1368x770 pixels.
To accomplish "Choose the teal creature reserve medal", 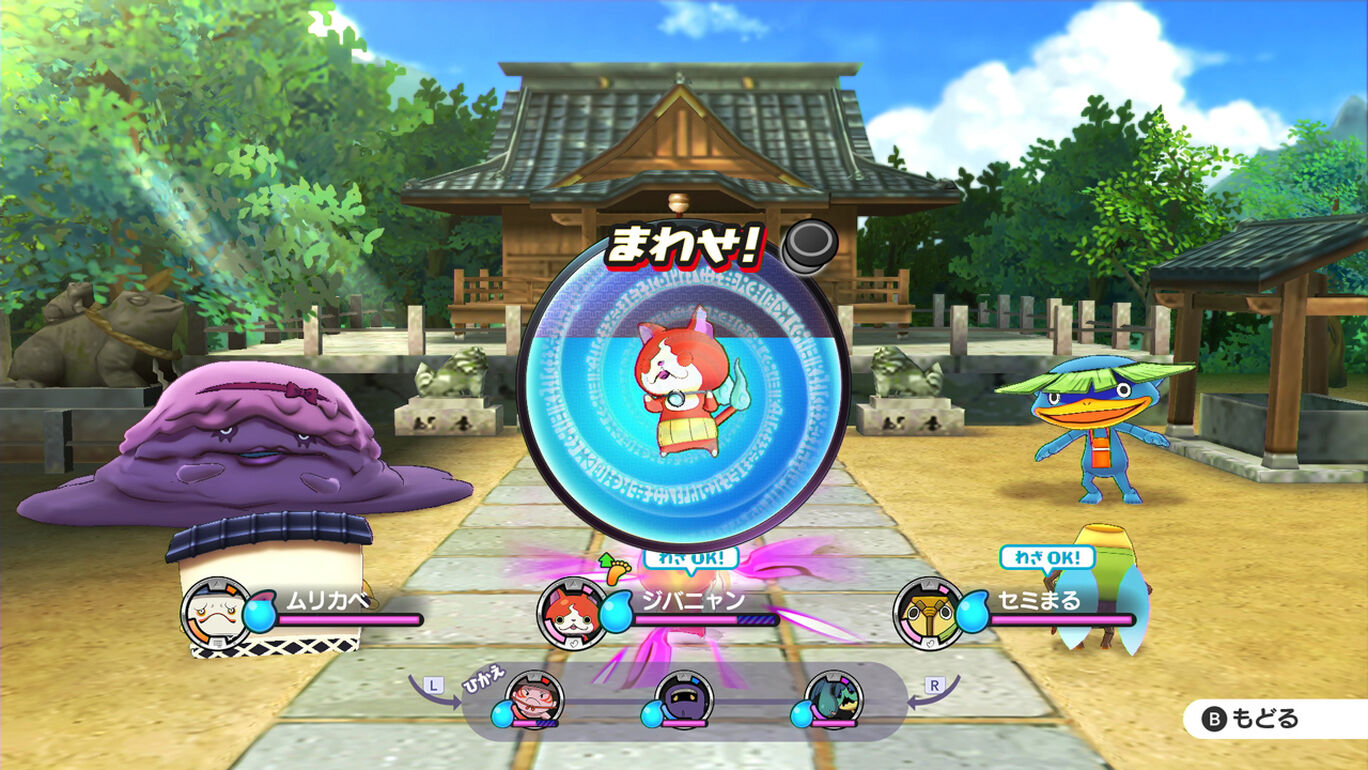I will click(x=834, y=699).
